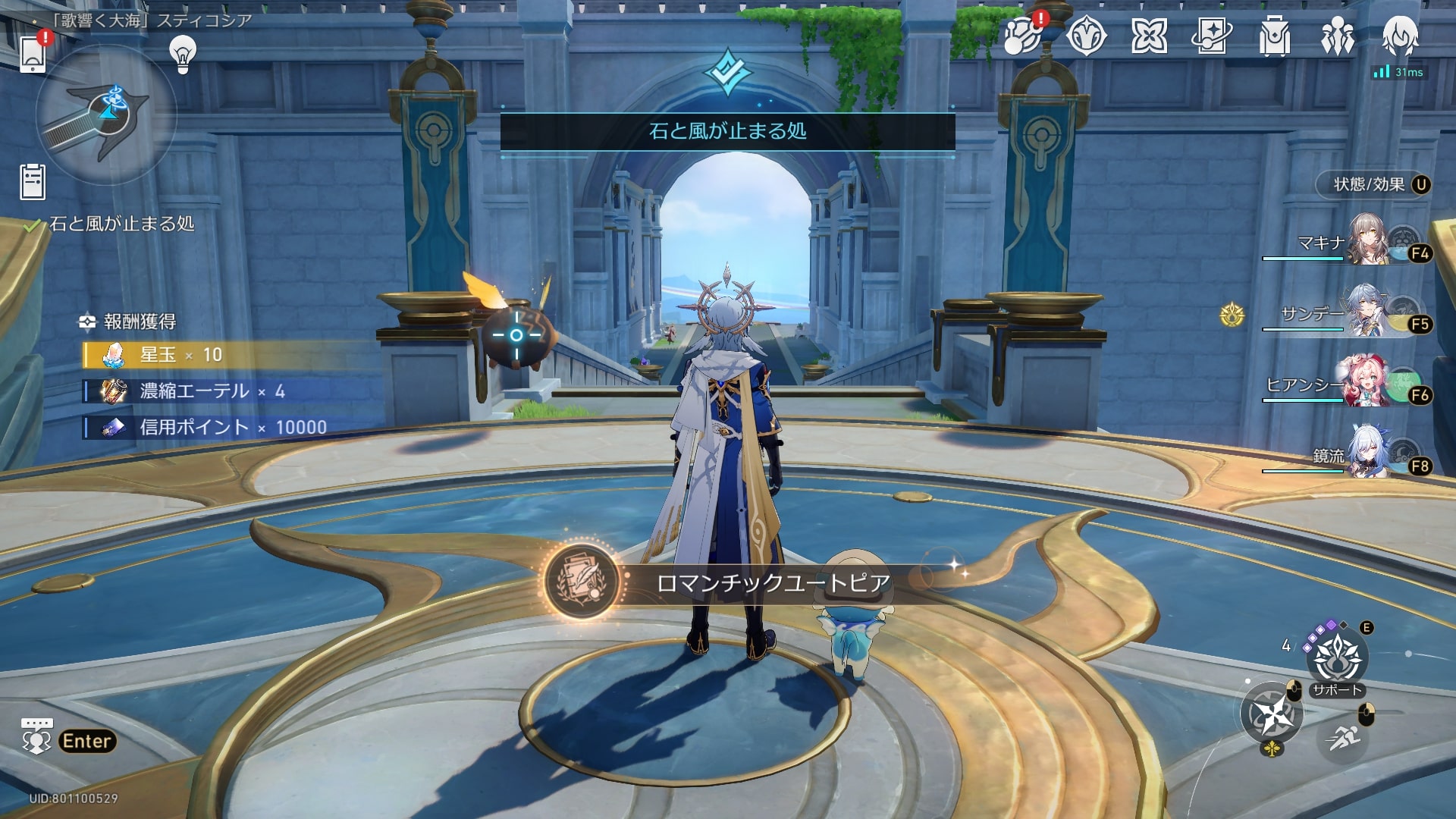Click the lightbulb hint icon
The width and height of the screenshot is (1456, 819).
pyautogui.click(x=183, y=54)
